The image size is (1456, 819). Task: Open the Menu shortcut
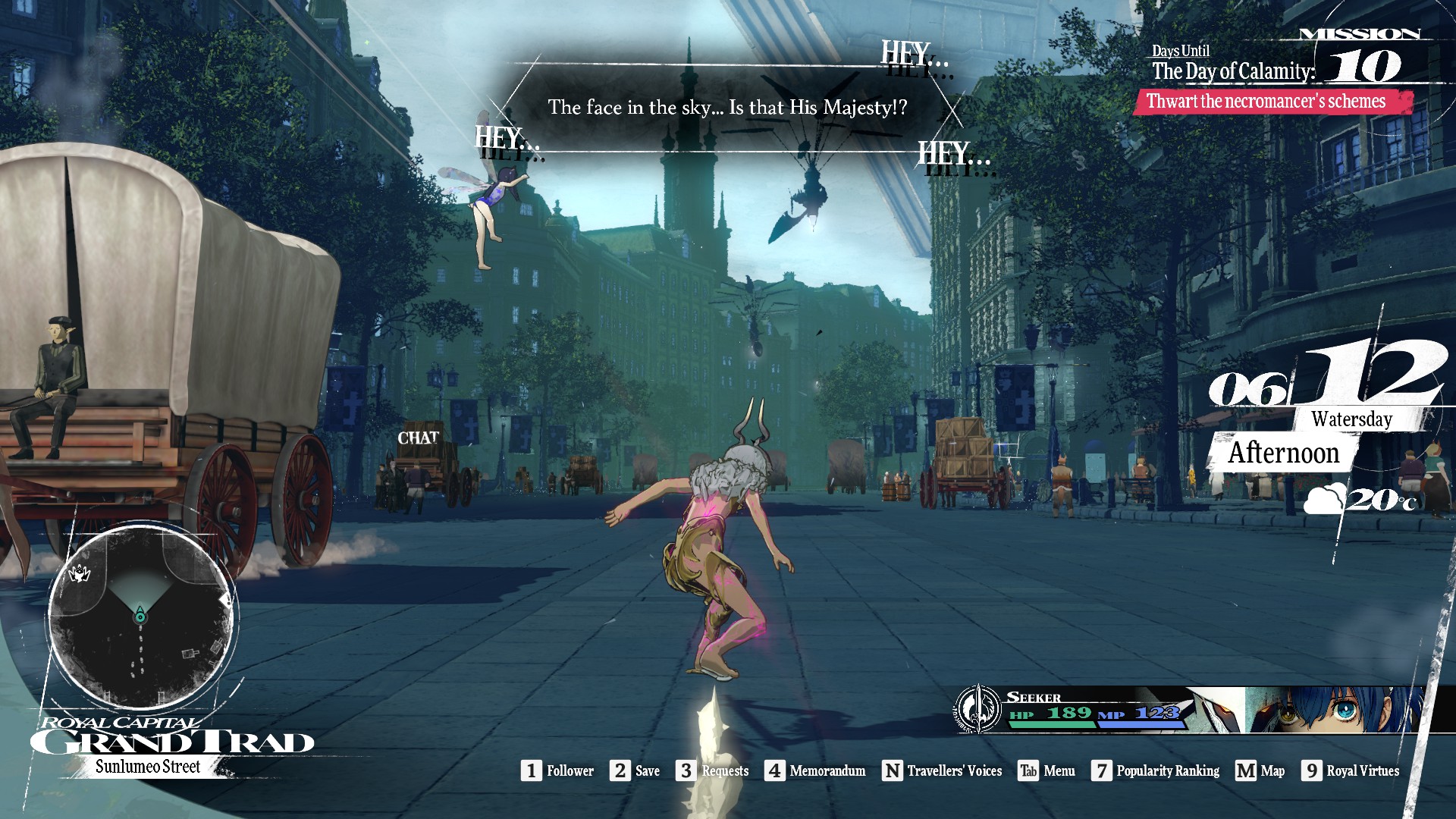click(x=1046, y=771)
